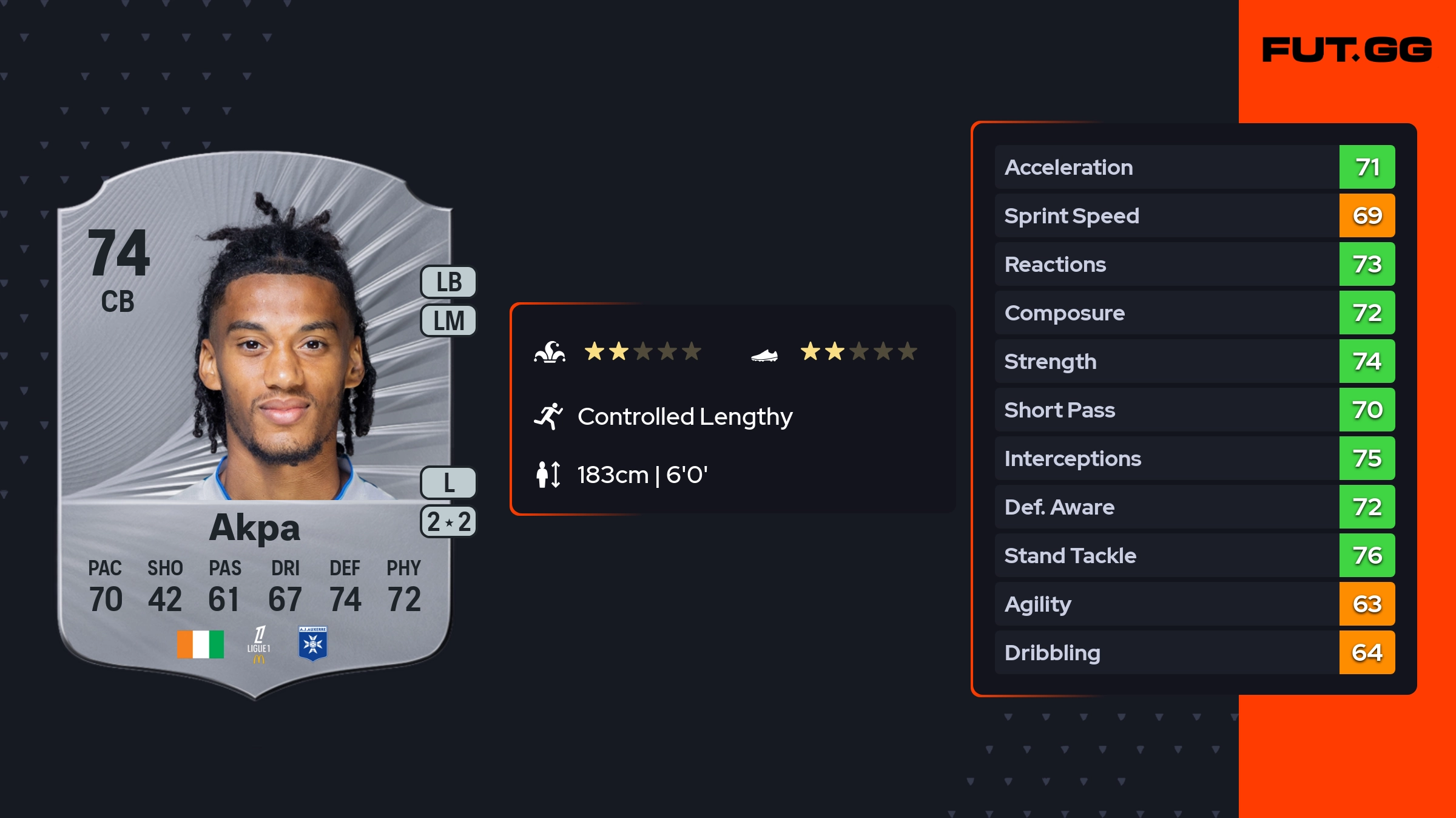Select the L preferred foot badge
The height and width of the screenshot is (818, 1456).
coord(448,483)
